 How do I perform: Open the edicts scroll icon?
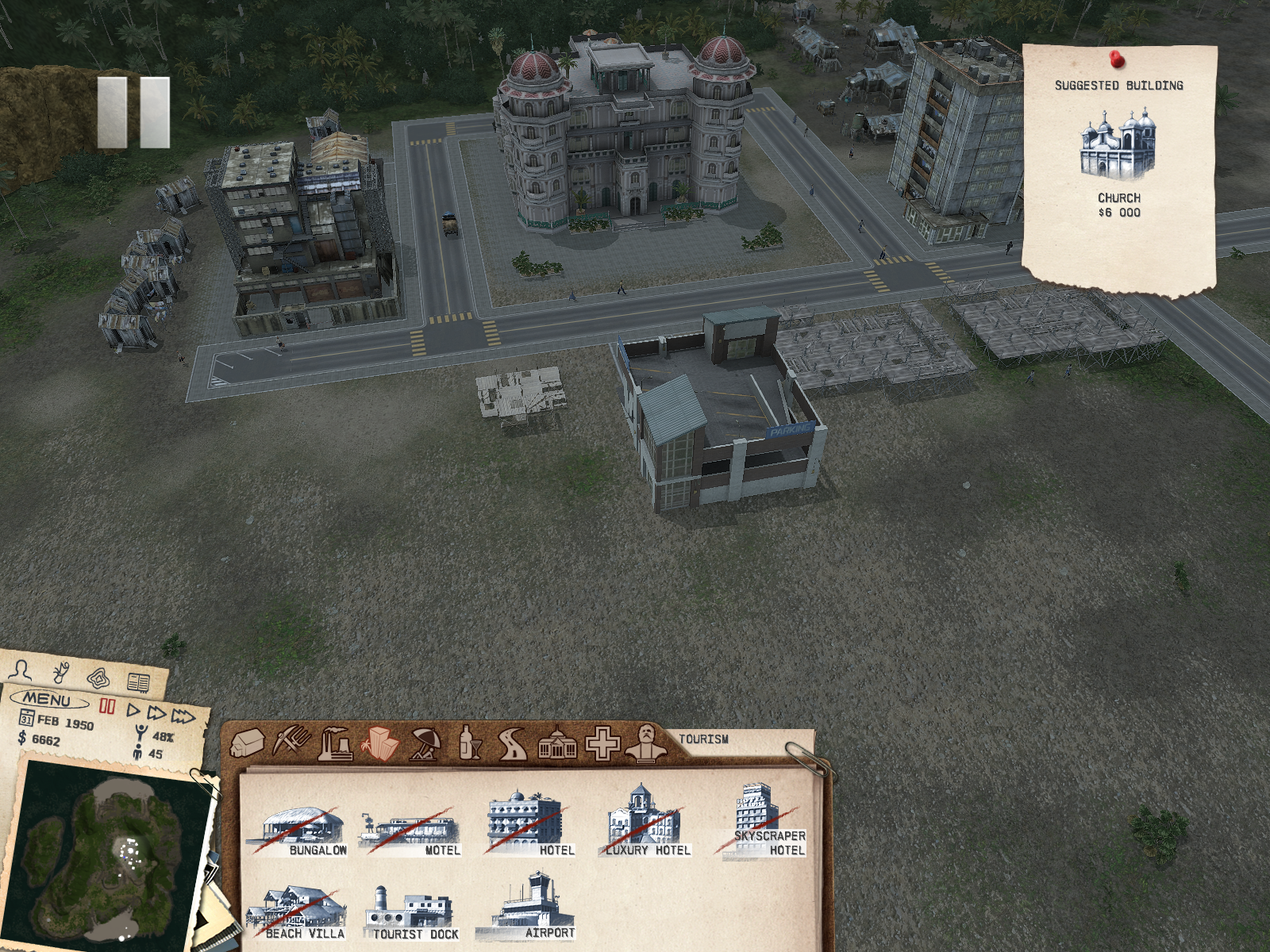tap(61, 674)
